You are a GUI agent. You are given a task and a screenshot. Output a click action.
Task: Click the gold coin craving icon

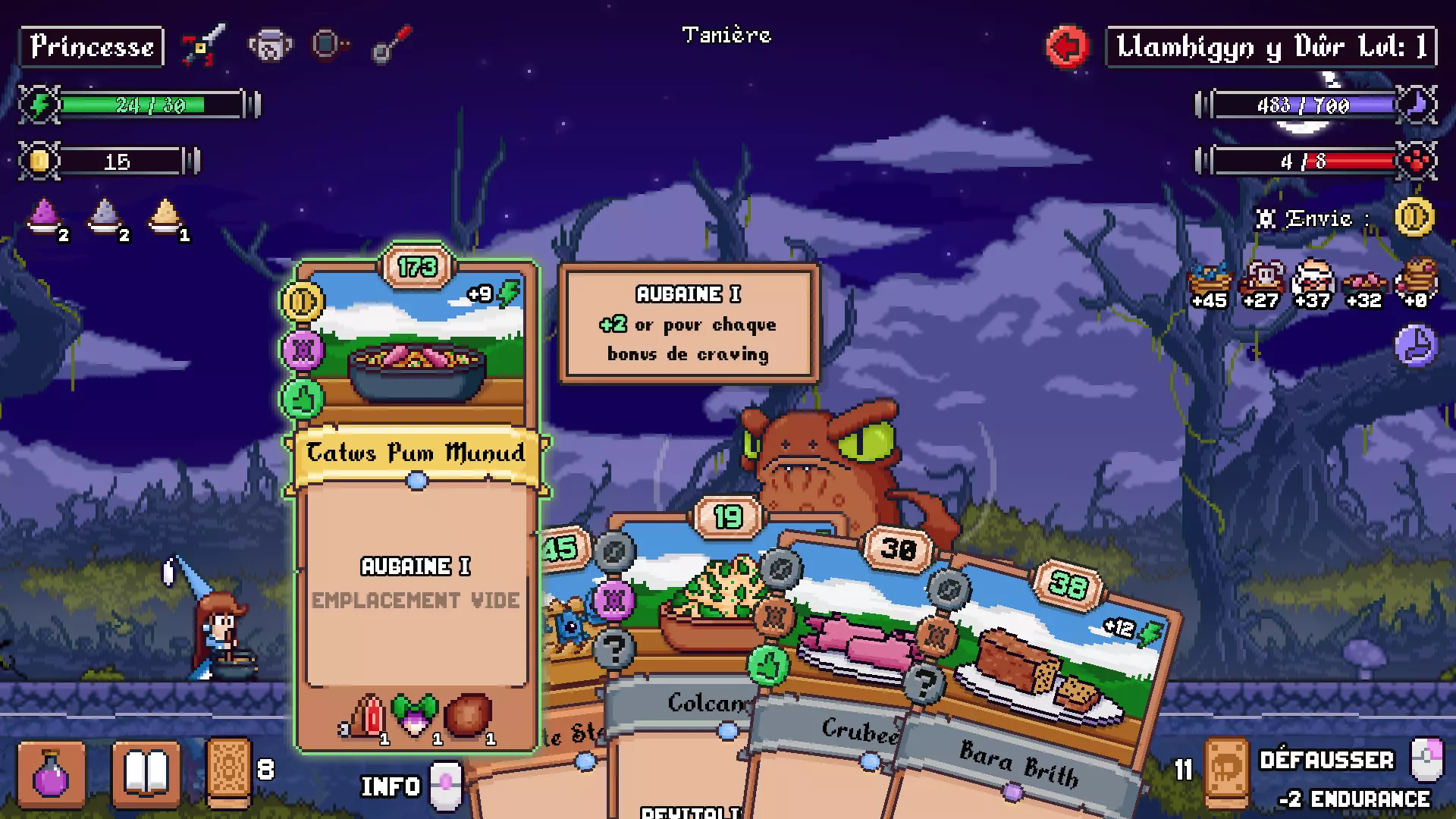[1414, 218]
